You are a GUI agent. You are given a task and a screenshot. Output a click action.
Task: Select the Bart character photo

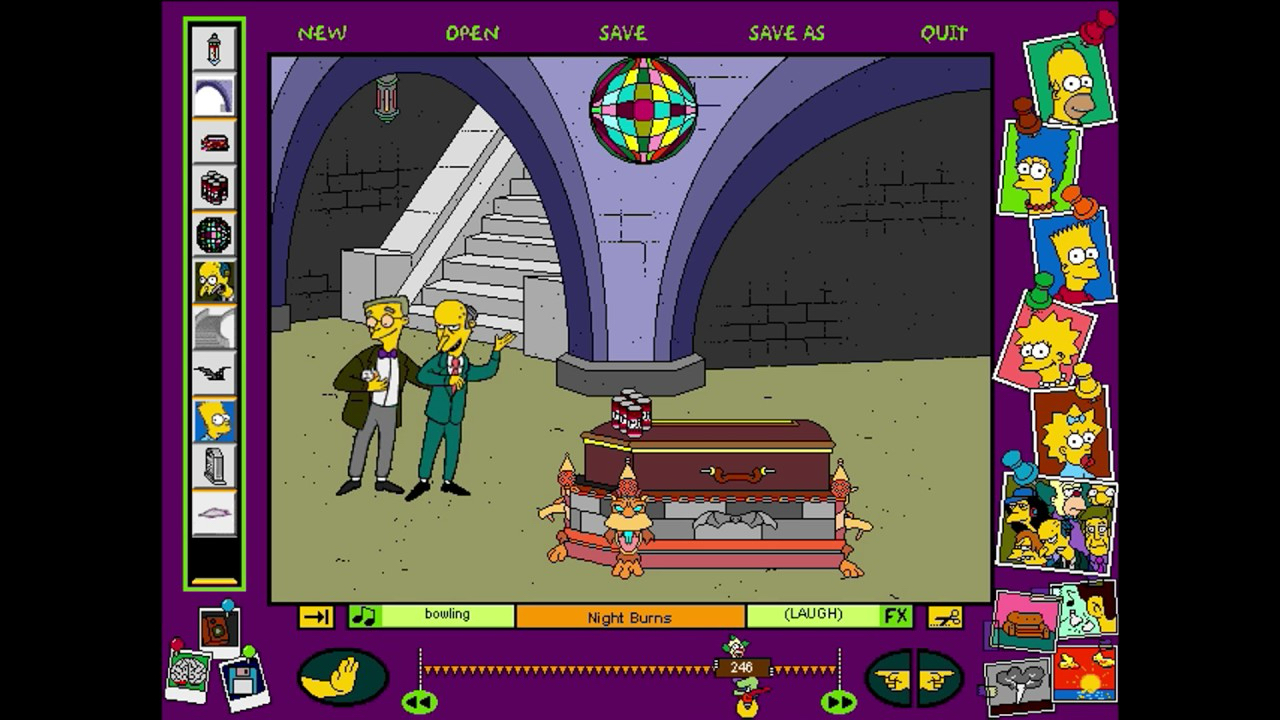tap(1072, 256)
